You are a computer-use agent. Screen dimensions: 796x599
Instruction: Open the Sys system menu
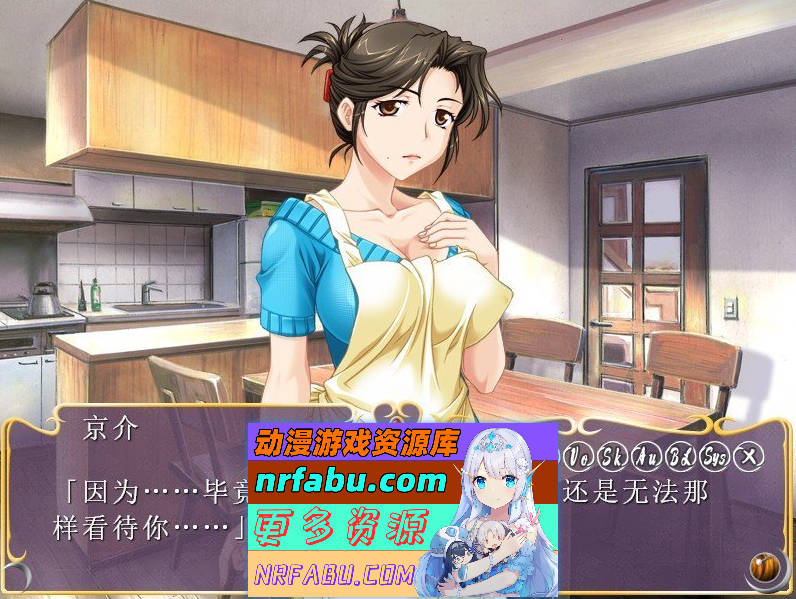coord(714,457)
